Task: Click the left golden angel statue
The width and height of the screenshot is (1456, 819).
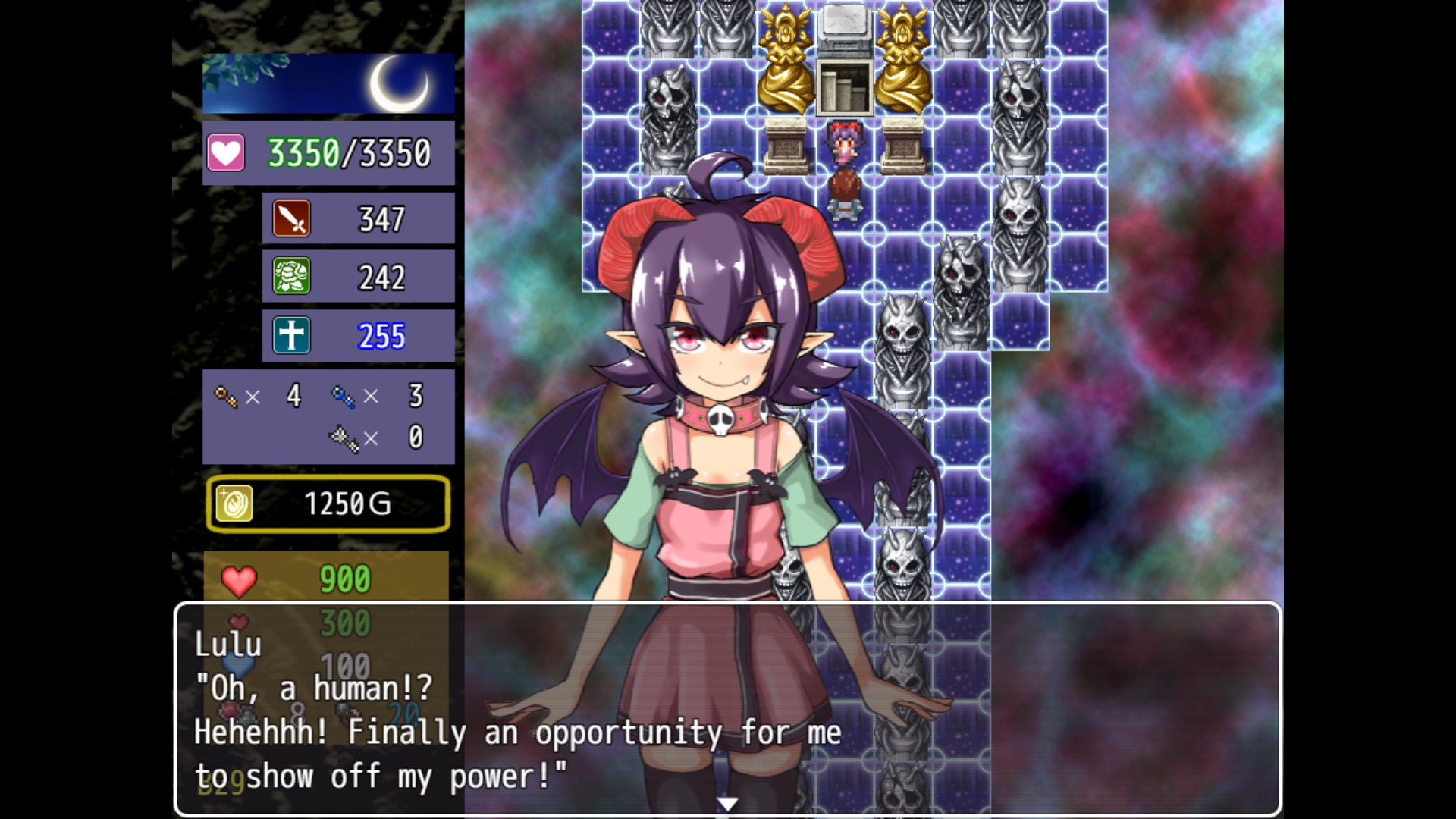Action: pos(785,57)
